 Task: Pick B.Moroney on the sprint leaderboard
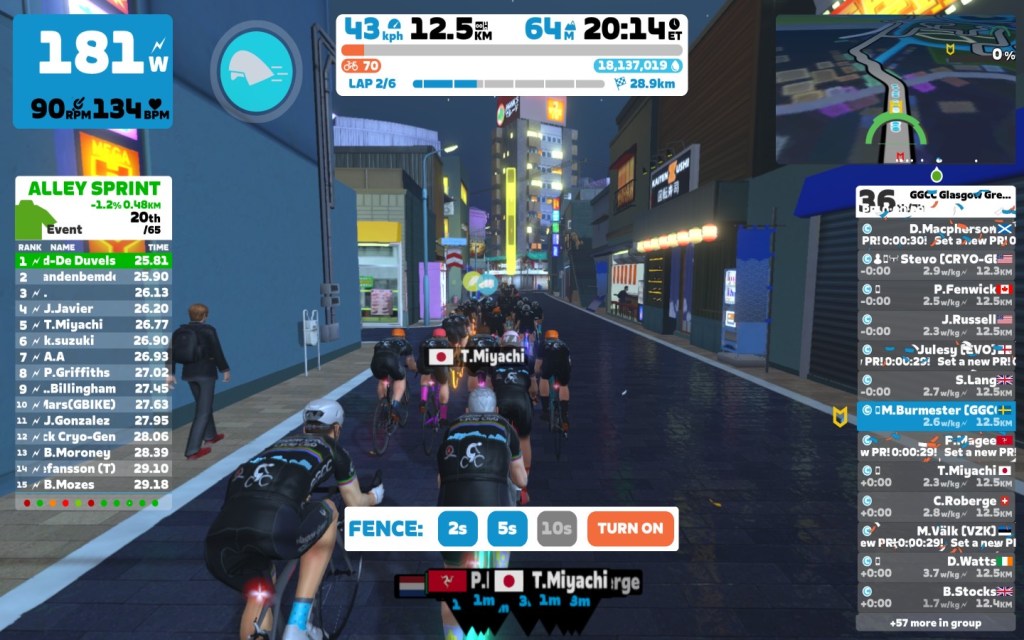tap(93, 452)
